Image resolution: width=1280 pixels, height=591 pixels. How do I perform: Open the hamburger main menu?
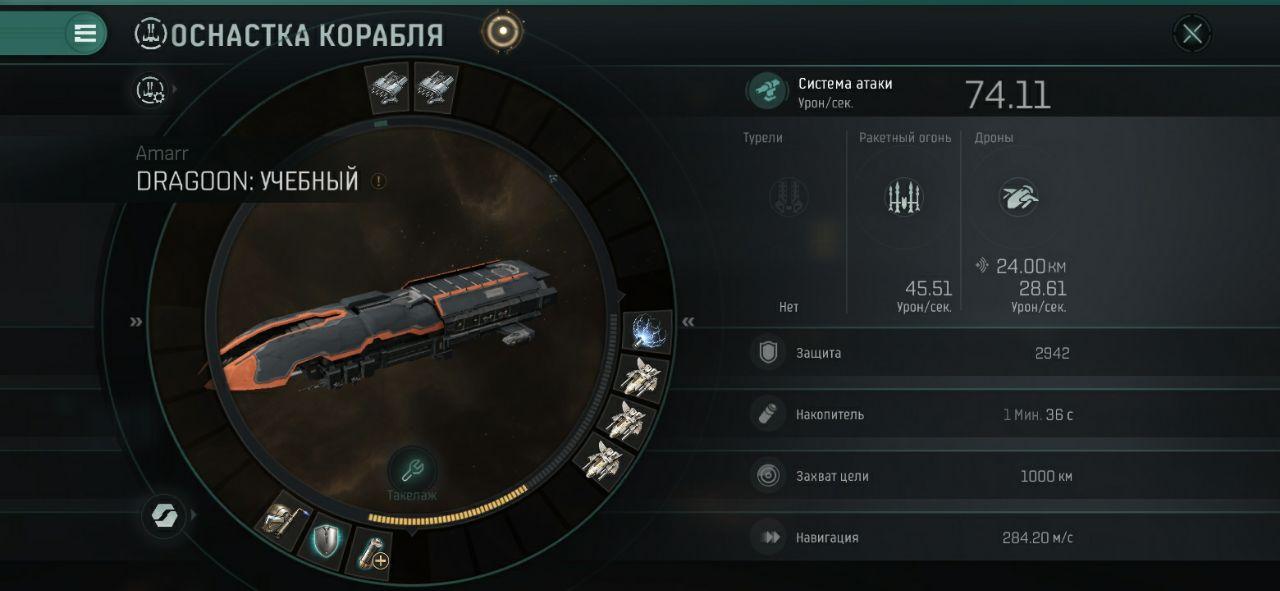(86, 33)
